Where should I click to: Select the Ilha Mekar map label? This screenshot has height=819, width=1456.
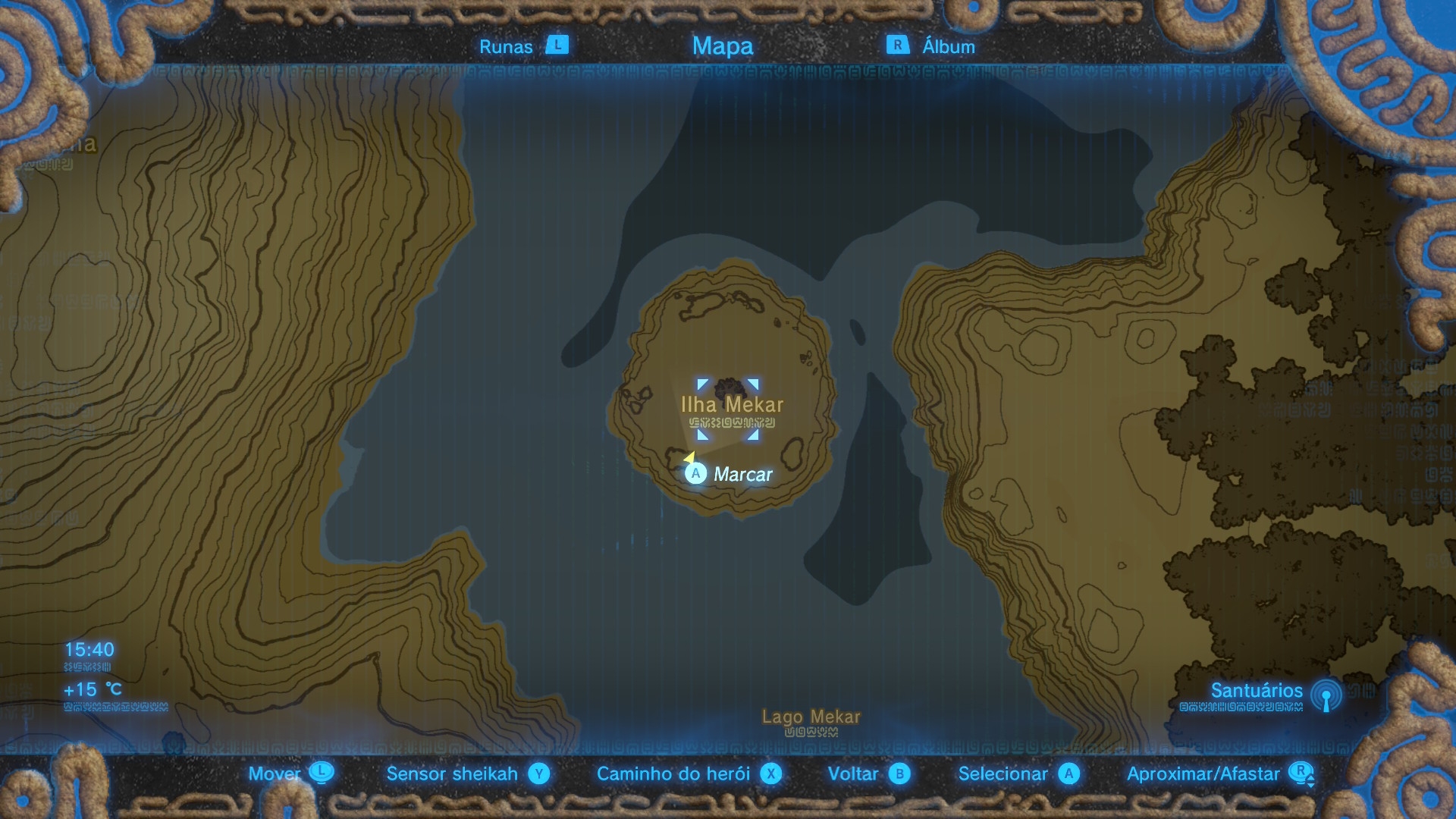[732, 405]
